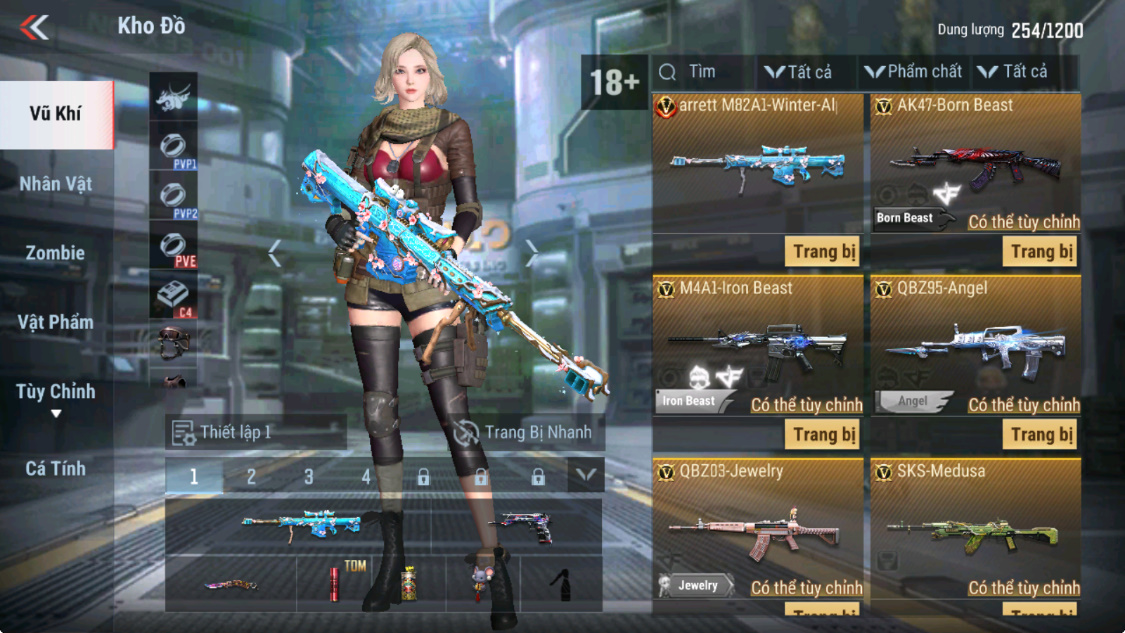Select the PVE ring slot
The image size is (1125, 633).
pos(173,246)
